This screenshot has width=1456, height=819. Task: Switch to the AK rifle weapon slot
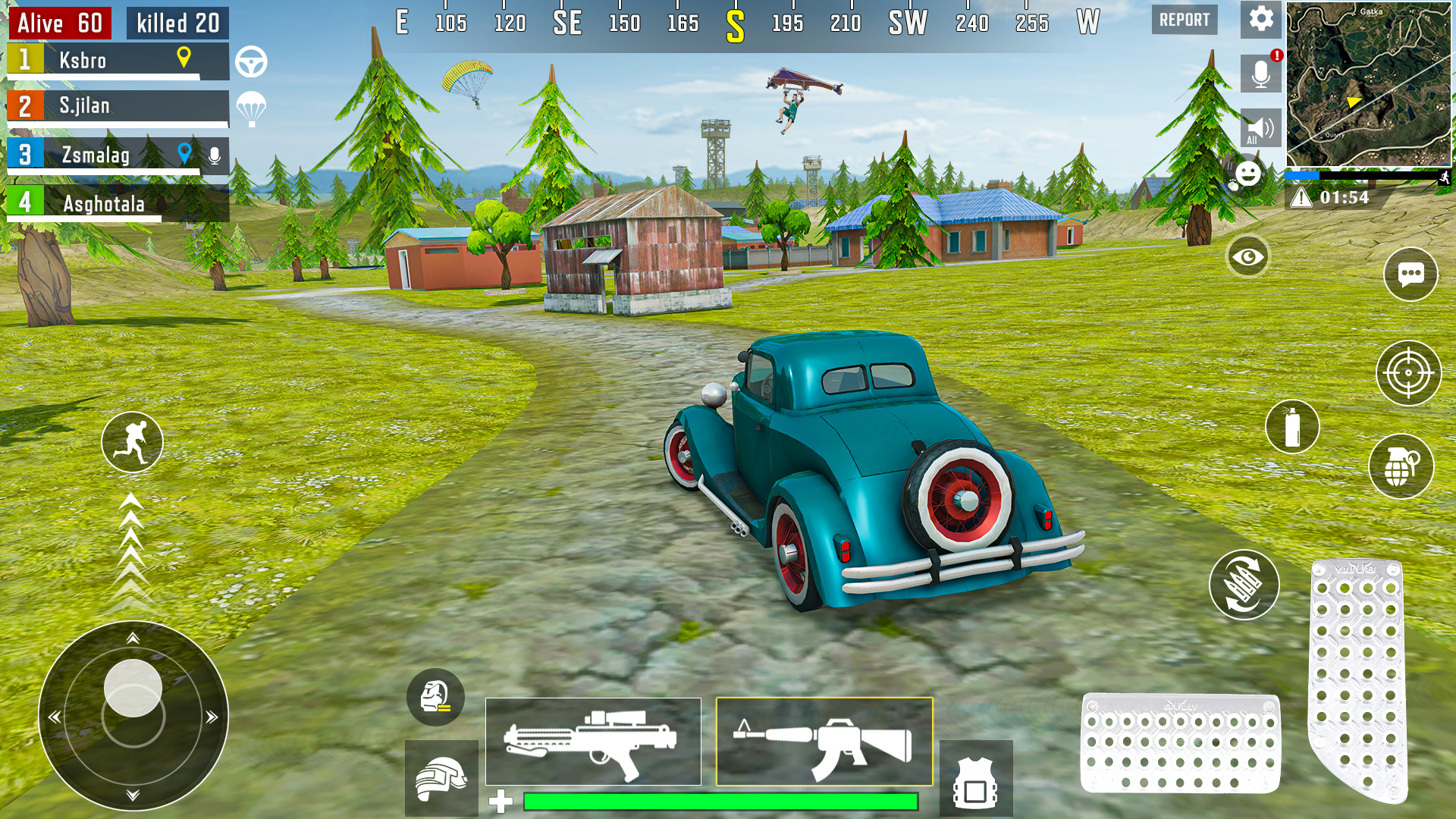tap(823, 742)
